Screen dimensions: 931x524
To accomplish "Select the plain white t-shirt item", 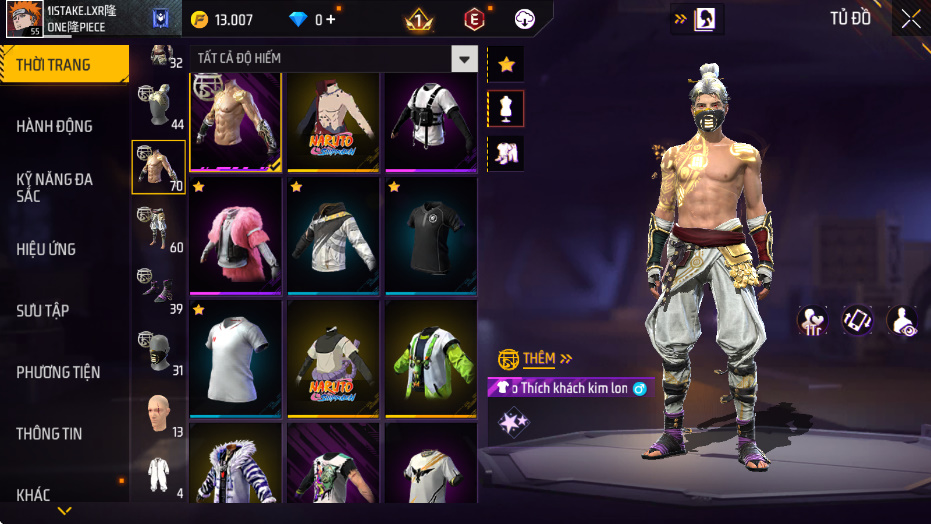I will (x=235, y=358).
